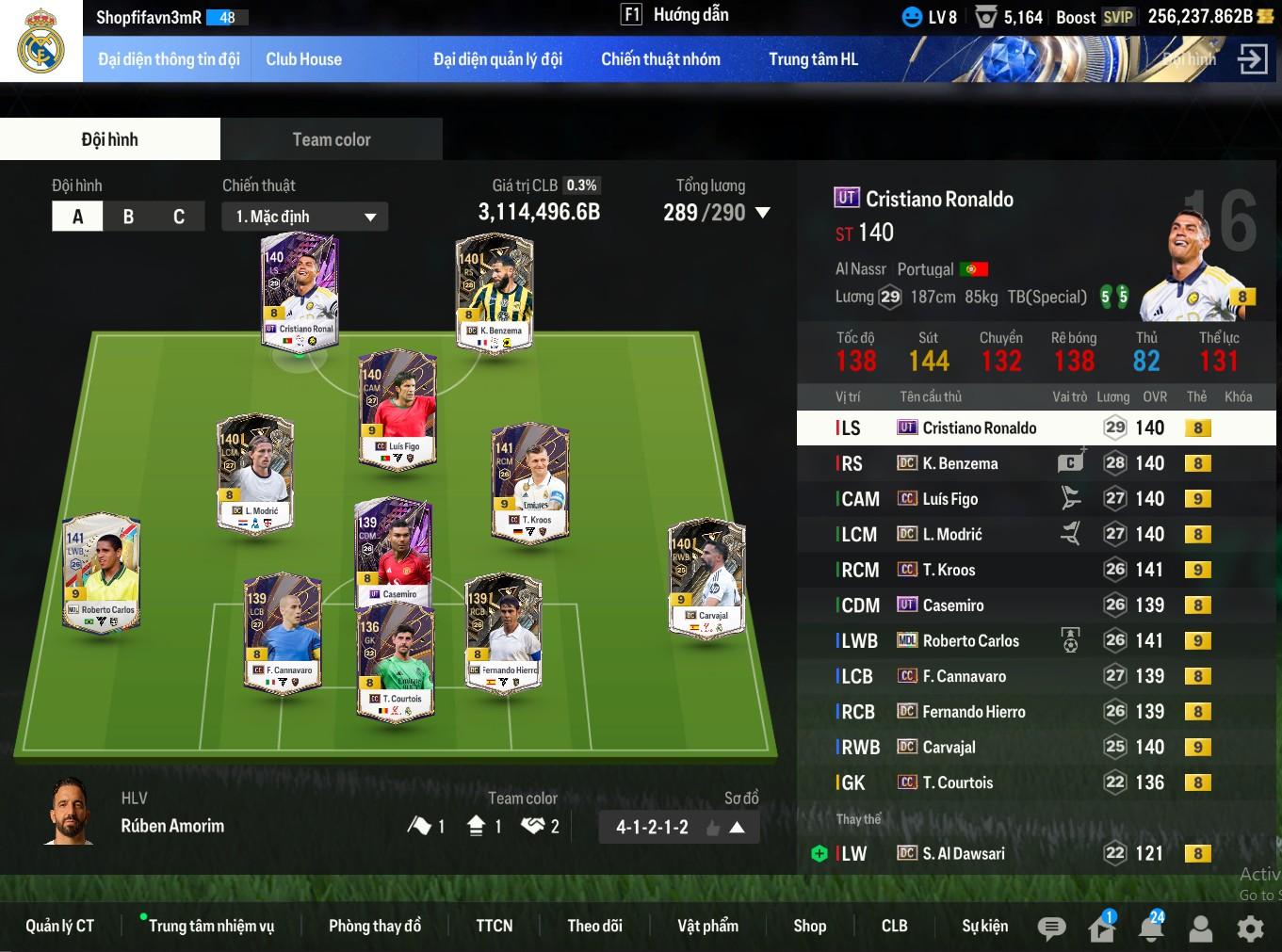Open the gear settings icon
The height and width of the screenshot is (952, 1282).
click(1250, 928)
